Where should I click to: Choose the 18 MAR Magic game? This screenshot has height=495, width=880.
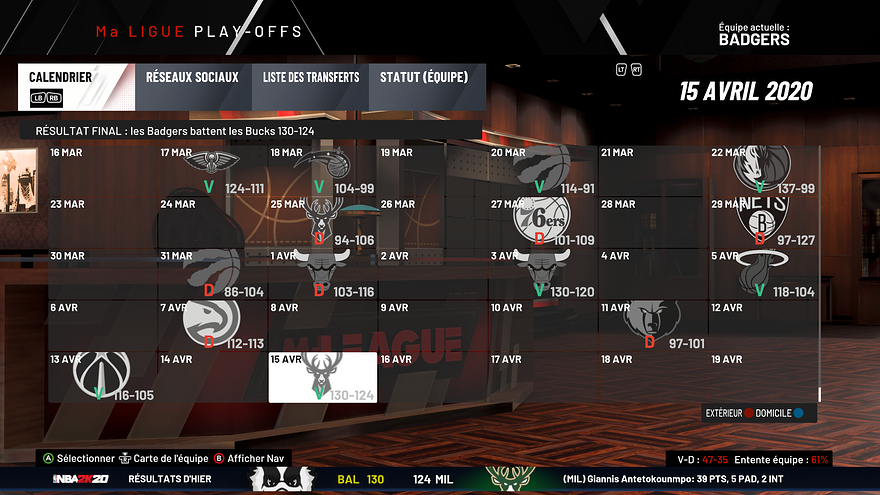point(322,171)
